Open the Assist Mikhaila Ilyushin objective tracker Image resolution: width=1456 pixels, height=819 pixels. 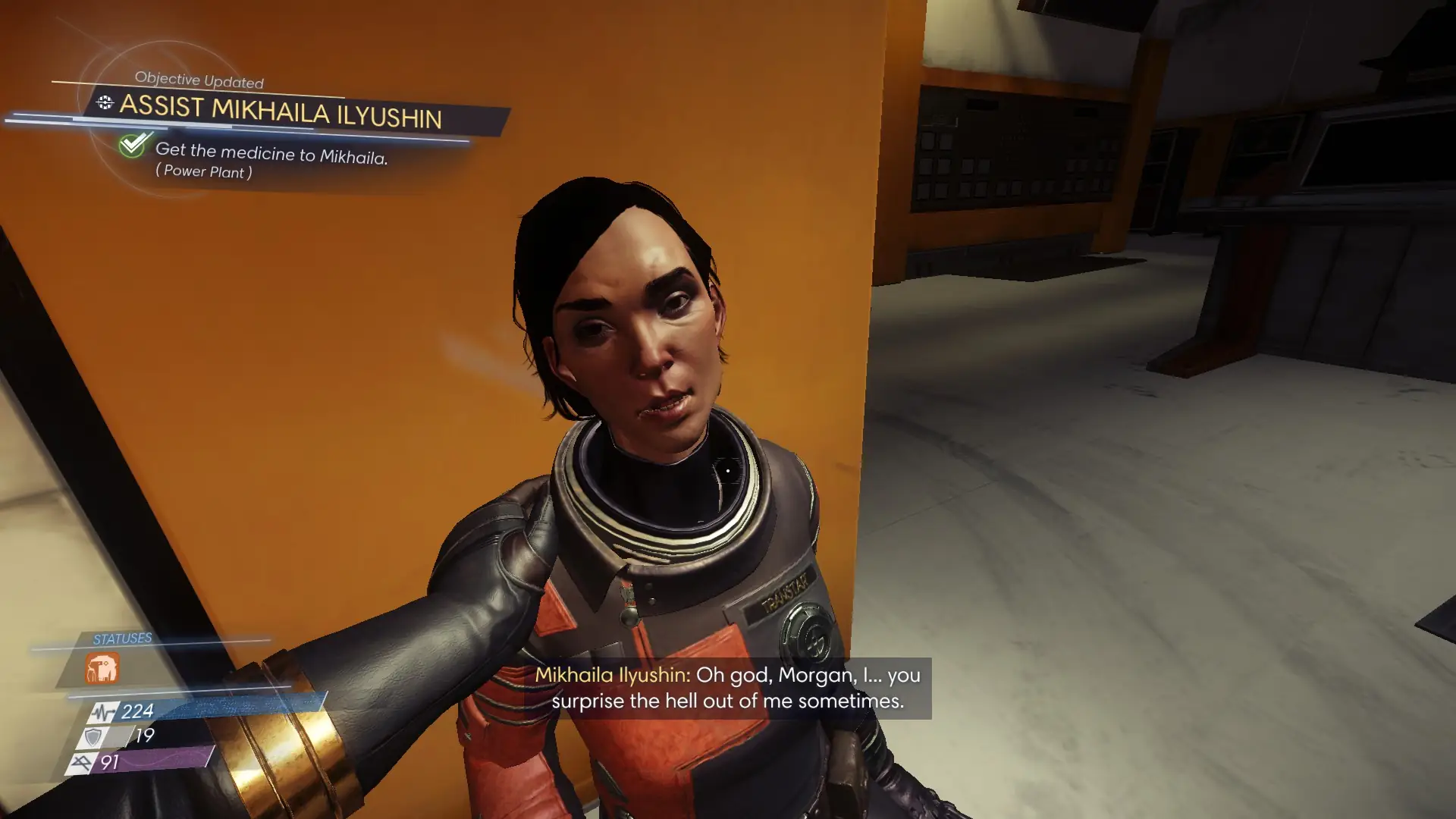280,111
